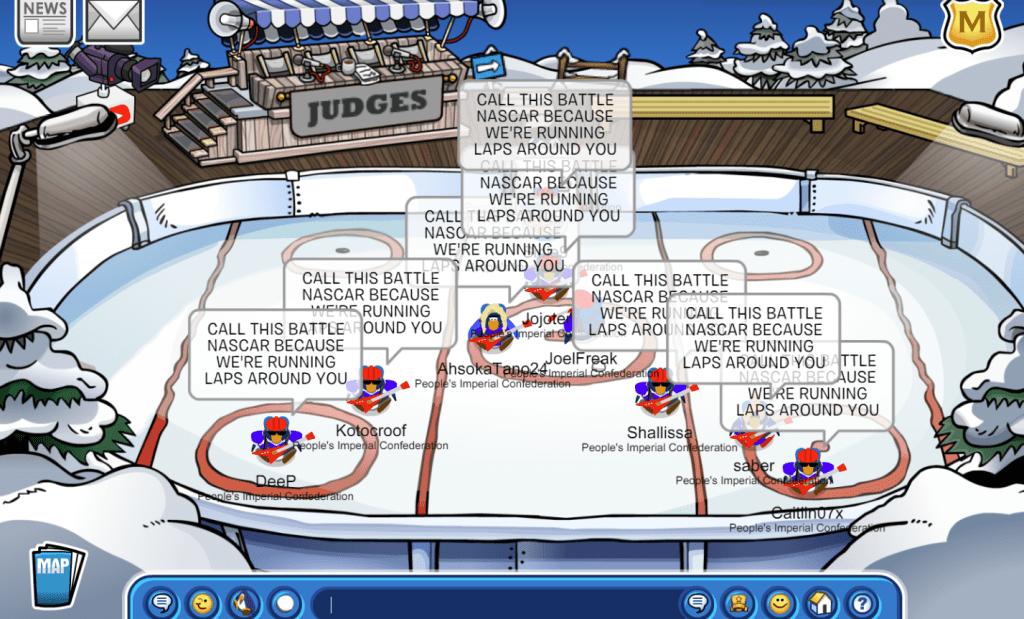Open the safe chat messages menu
The width and height of the screenshot is (1024, 619).
tap(162, 603)
